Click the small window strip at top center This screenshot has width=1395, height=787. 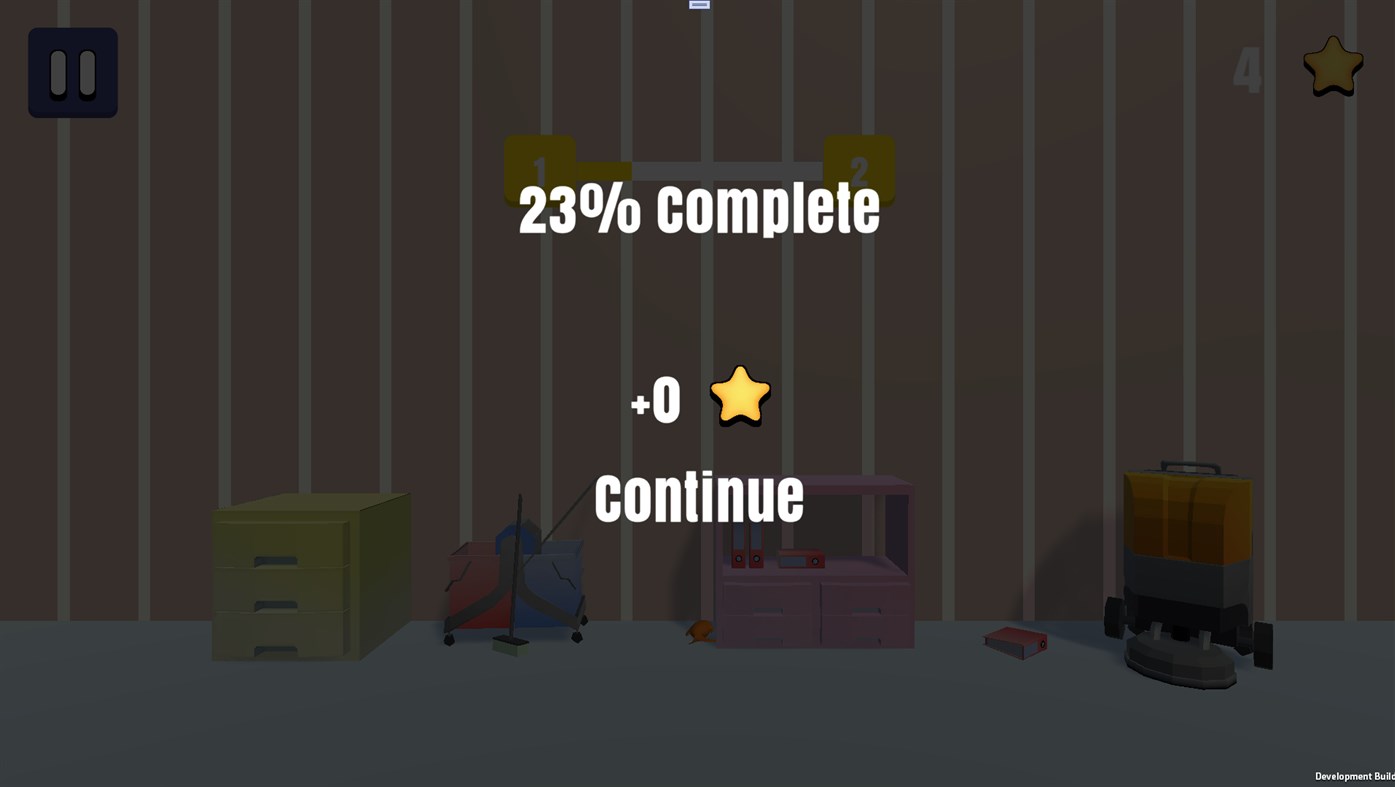point(698,3)
